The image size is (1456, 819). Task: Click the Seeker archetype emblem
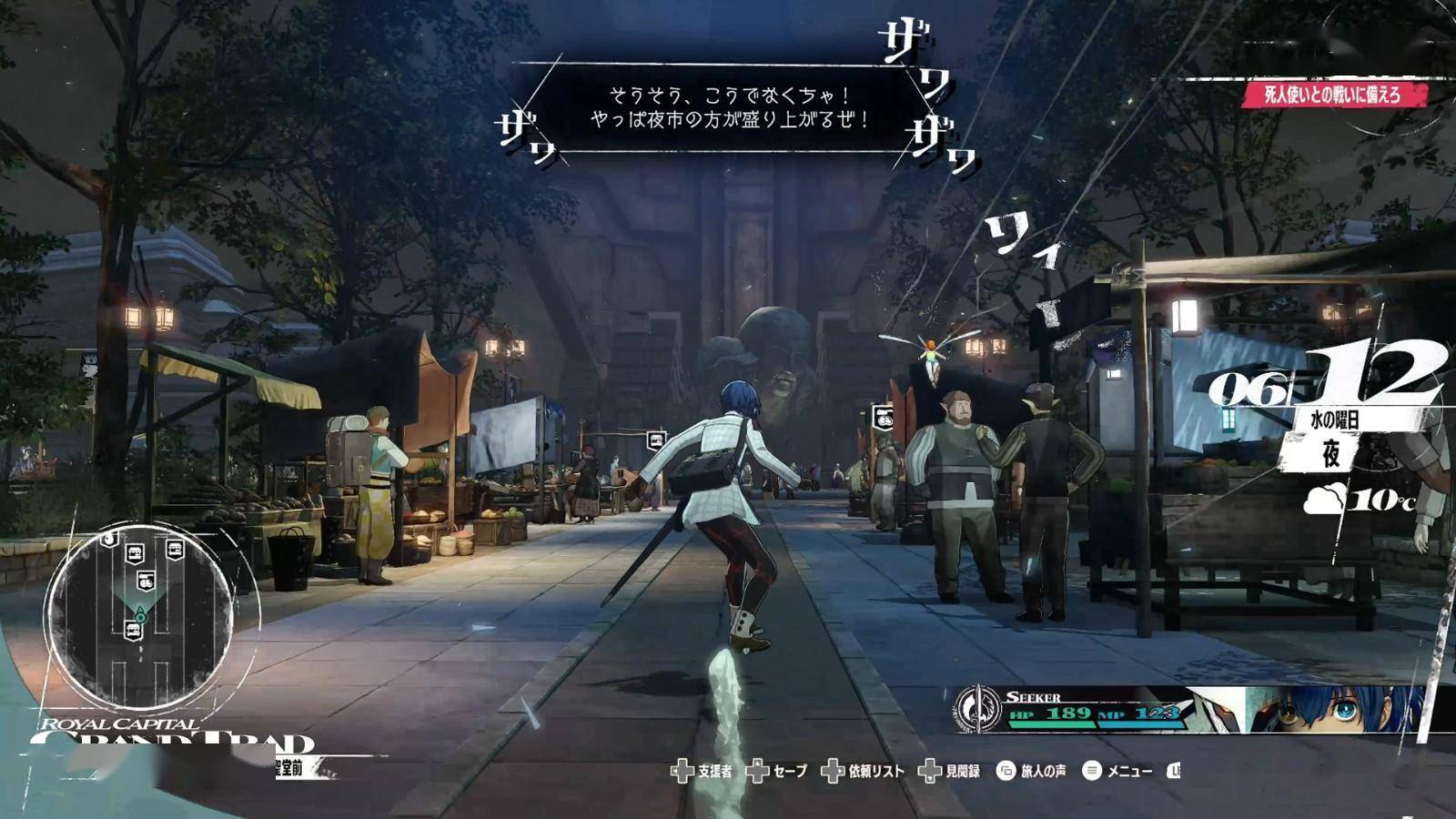[x=978, y=708]
